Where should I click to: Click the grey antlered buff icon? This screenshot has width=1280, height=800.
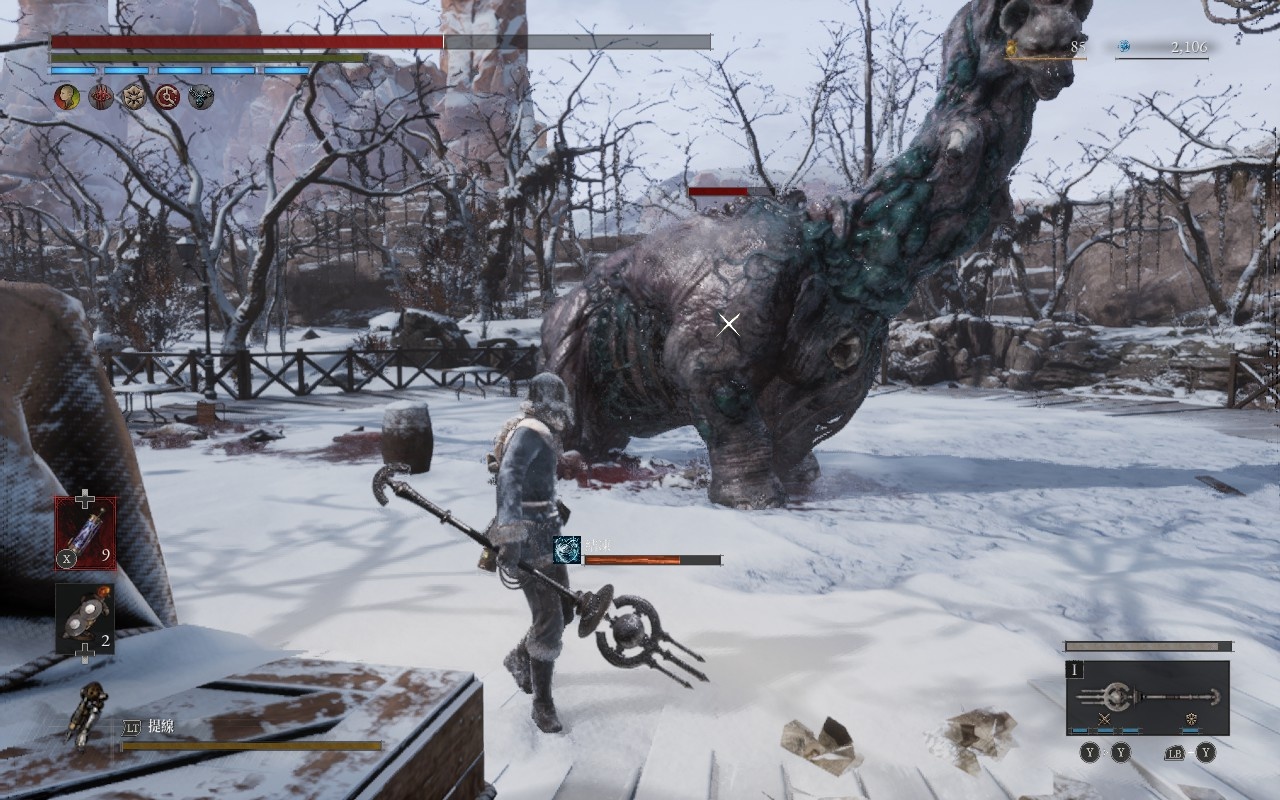(x=201, y=97)
